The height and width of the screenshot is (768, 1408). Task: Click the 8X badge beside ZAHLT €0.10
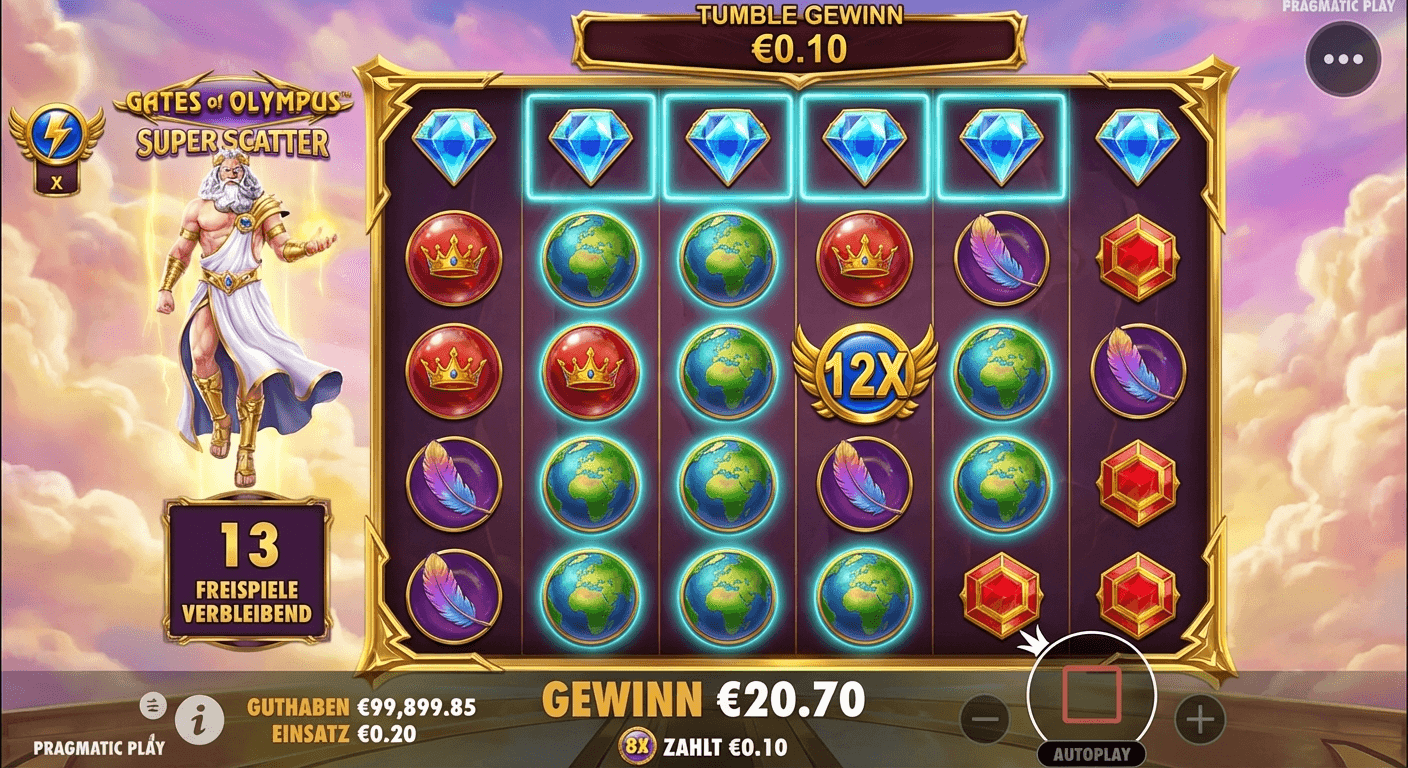(x=638, y=745)
